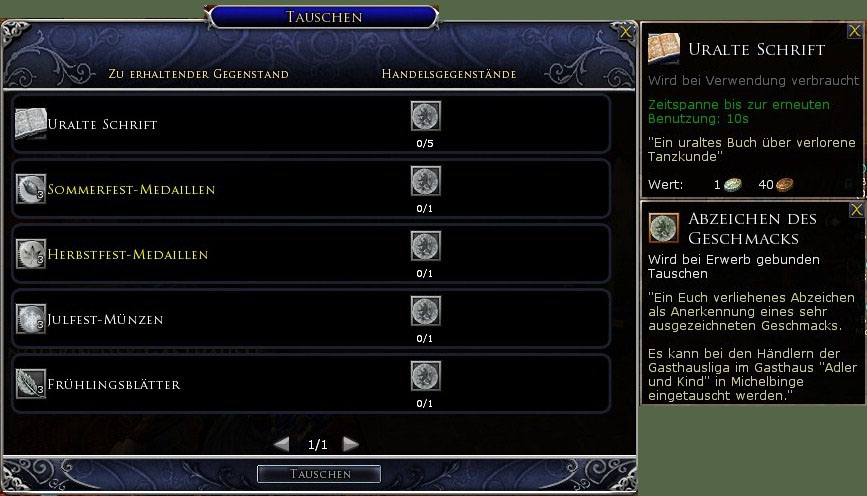Select the Uralte Schrift book item

click(31, 124)
